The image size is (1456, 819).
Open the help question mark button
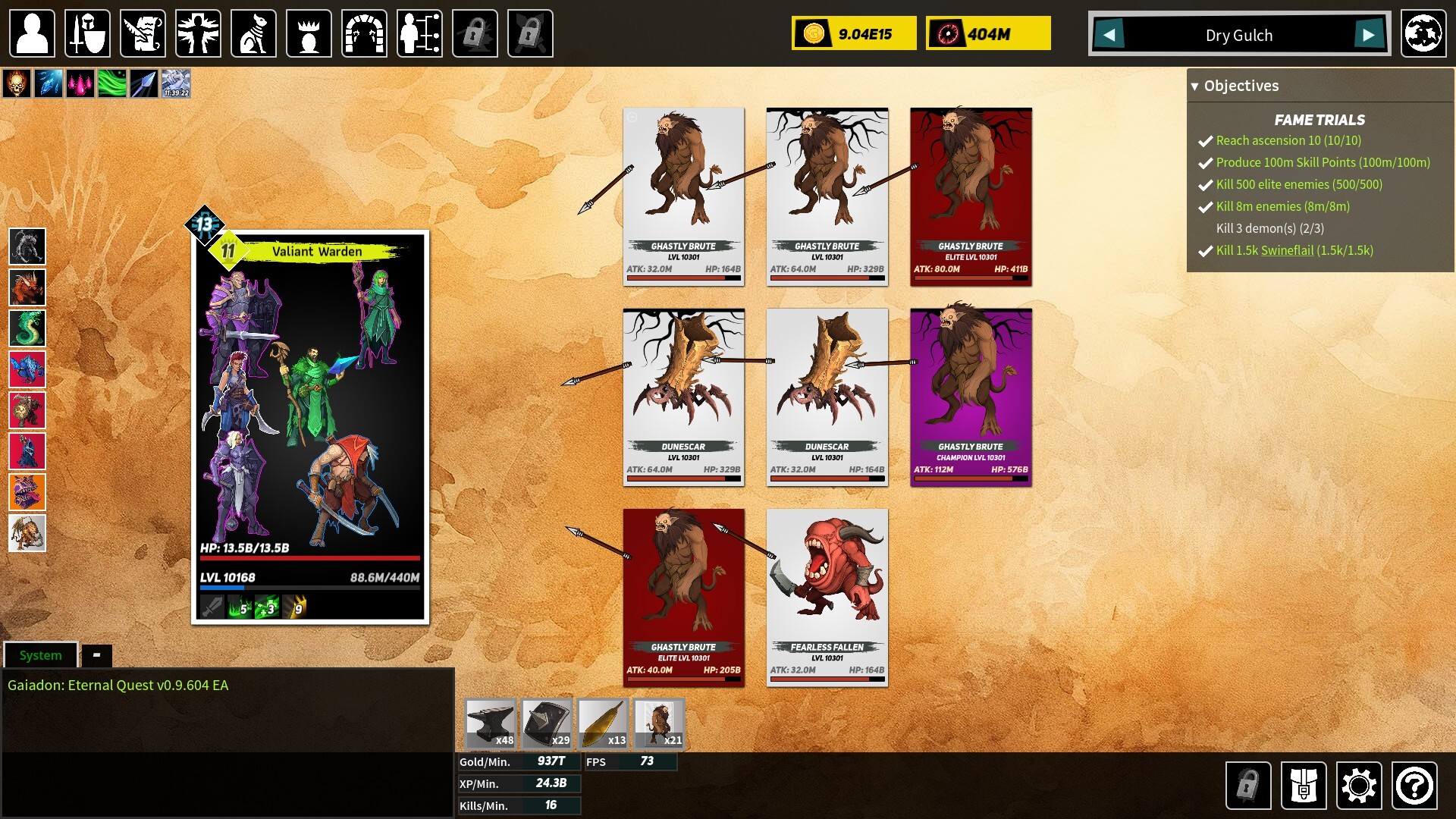(x=1414, y=786)
